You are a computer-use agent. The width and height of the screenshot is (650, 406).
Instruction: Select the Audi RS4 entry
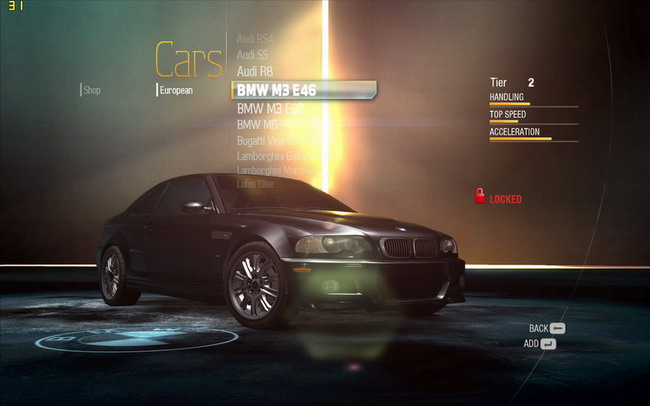tap(255, 38)
